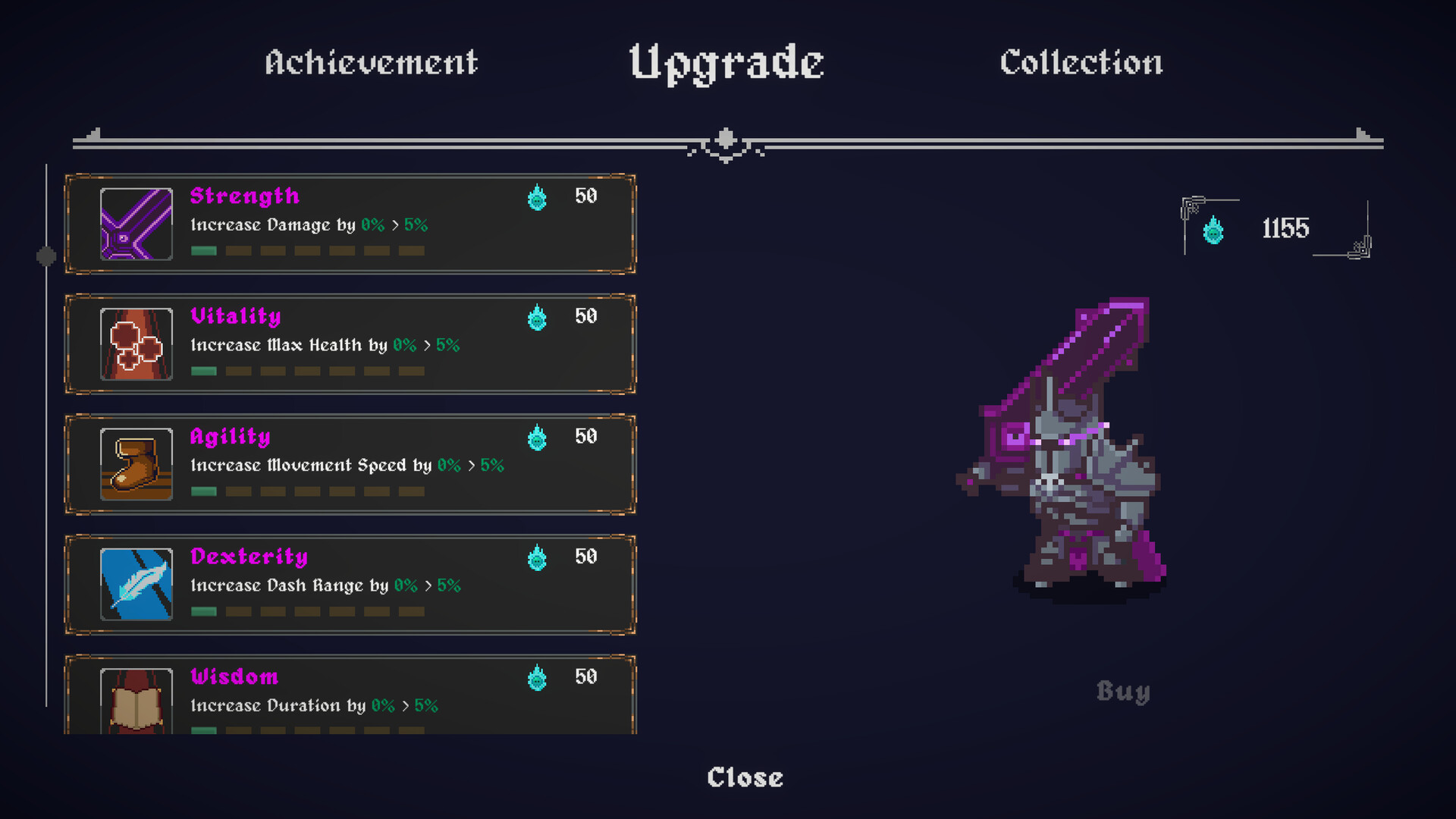The image size is (1456, 819).
Task: Toggle the Strength upgrade selection
Action: point(350,224)
